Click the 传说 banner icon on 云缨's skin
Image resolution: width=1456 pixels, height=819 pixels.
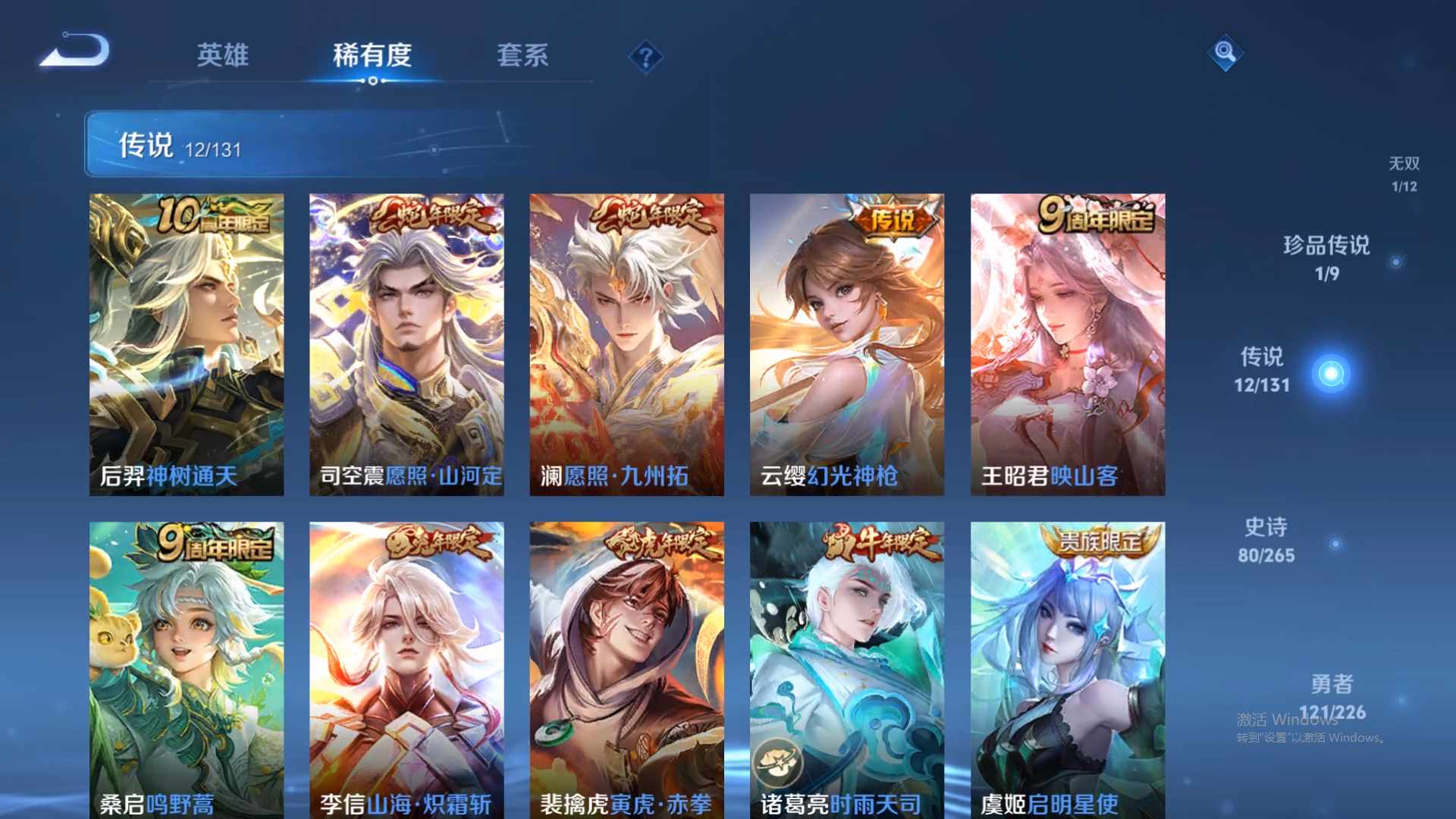click(892, 224)
